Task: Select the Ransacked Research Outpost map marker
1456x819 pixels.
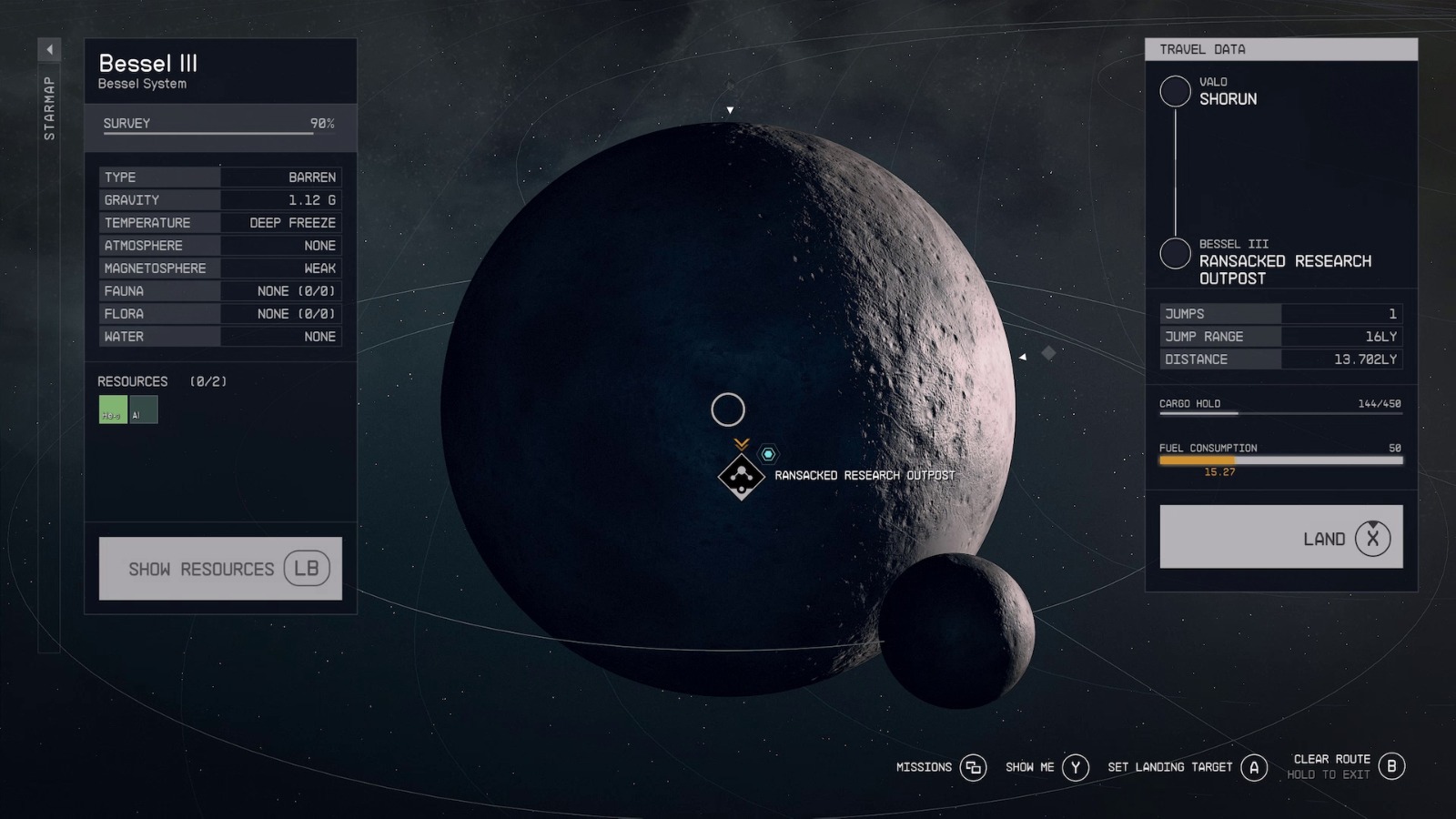Action: [742, 475]
